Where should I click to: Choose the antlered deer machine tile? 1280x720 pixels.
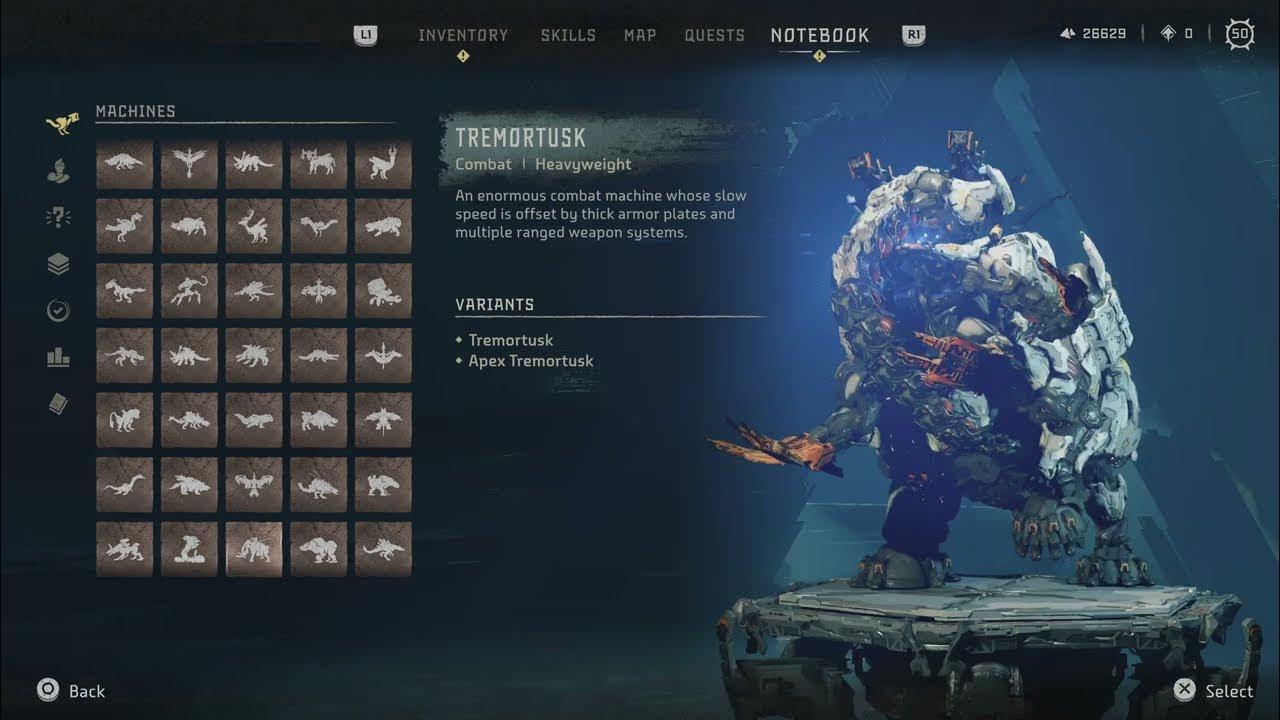click(x=254, y=226)
